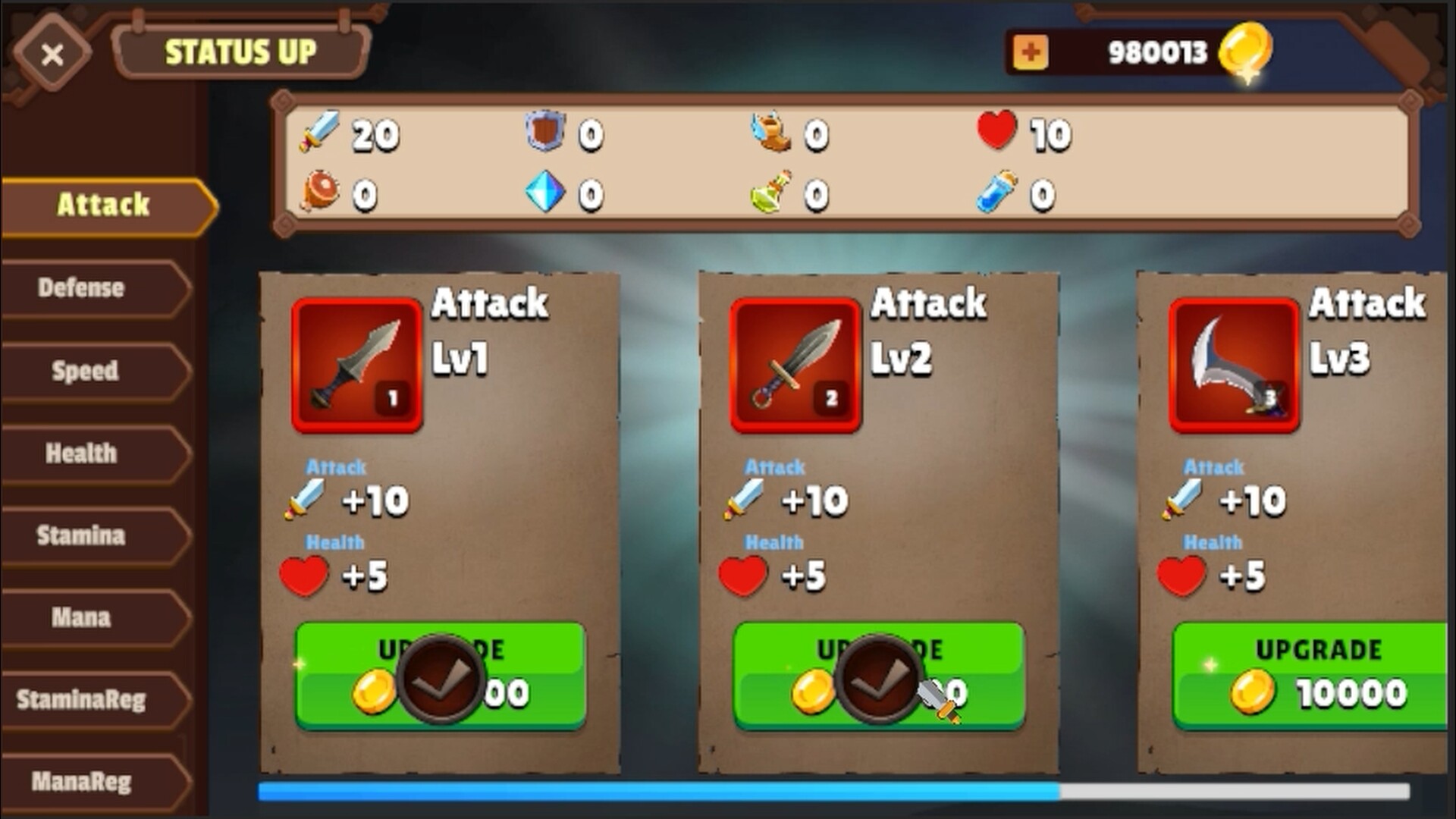Open the Stamina category
The image size is (1456, 819).
click(80, 536)
